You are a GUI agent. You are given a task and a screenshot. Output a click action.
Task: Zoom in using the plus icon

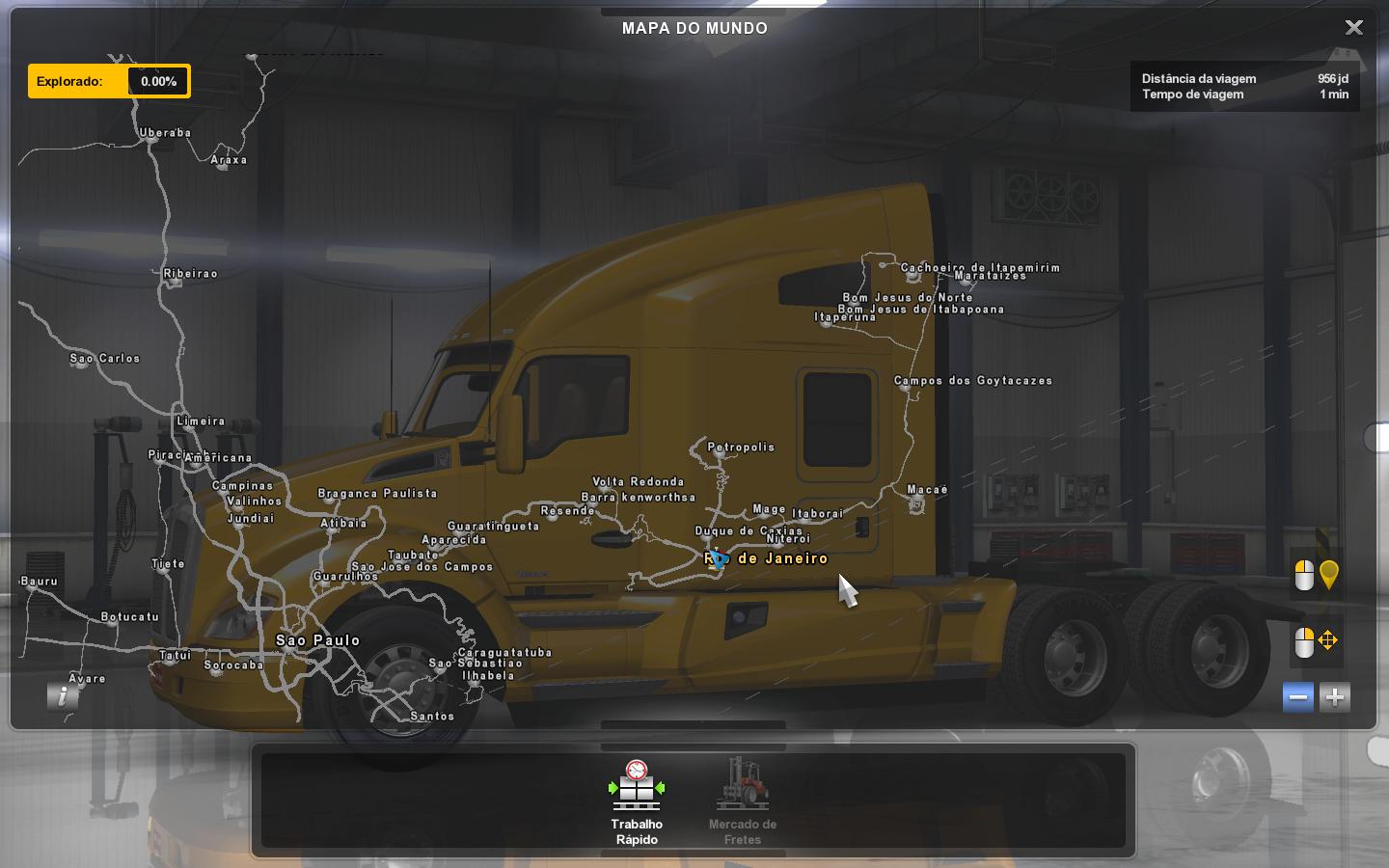1334,697
